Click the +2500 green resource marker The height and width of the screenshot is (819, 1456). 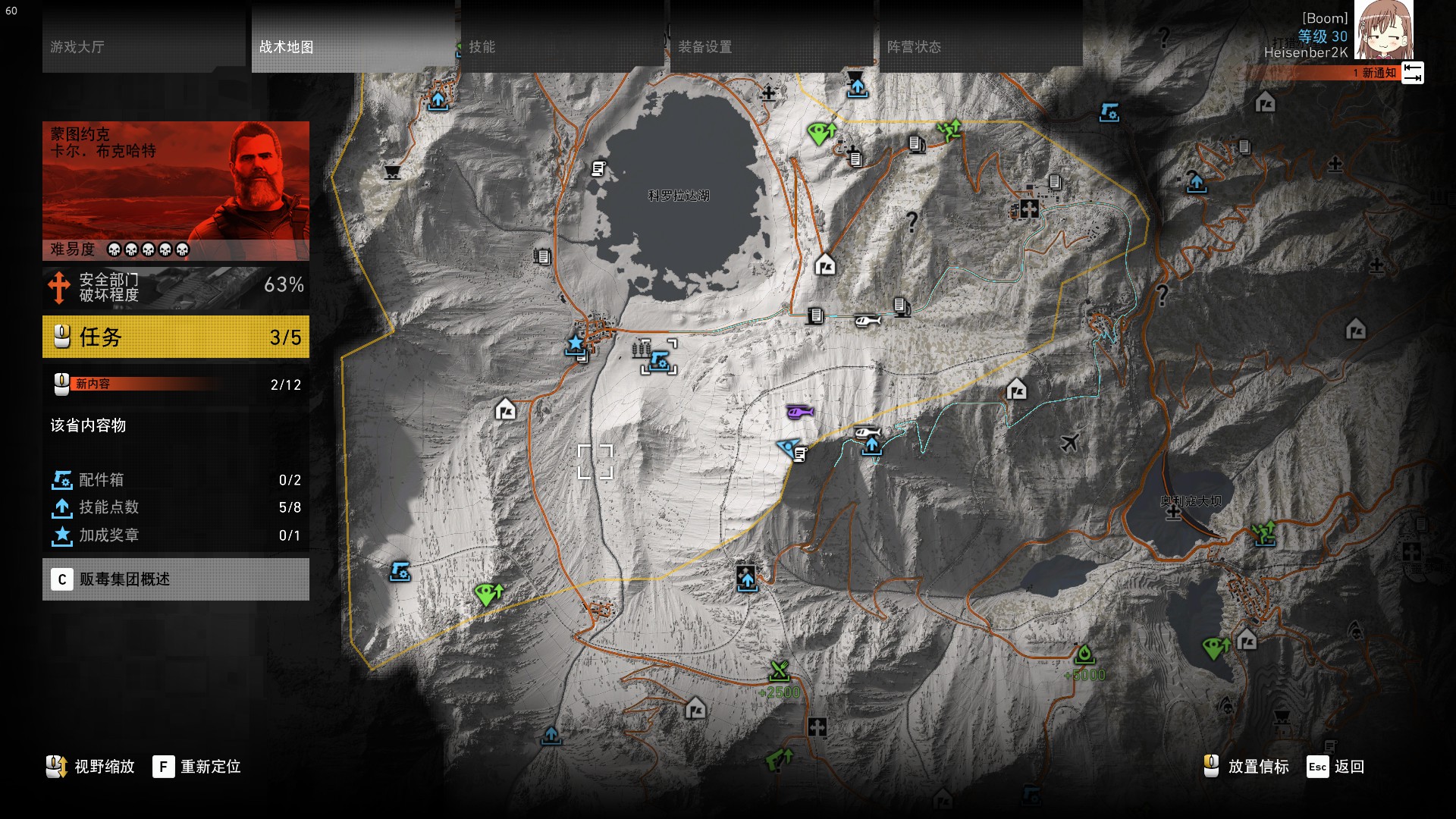click(x=780, y=672)
